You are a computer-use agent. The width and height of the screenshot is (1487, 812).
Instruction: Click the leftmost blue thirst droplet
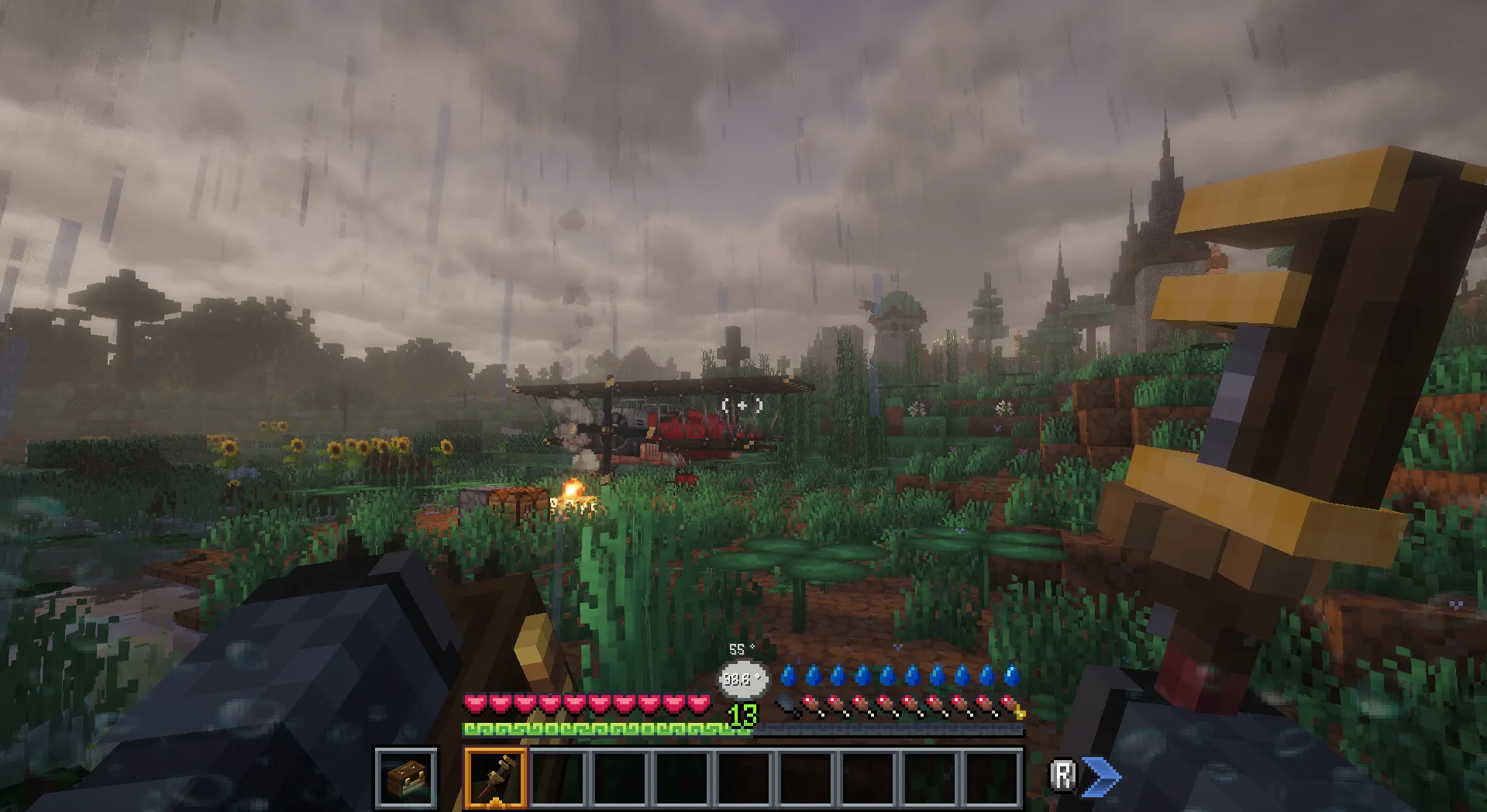[x=790, y=674]
